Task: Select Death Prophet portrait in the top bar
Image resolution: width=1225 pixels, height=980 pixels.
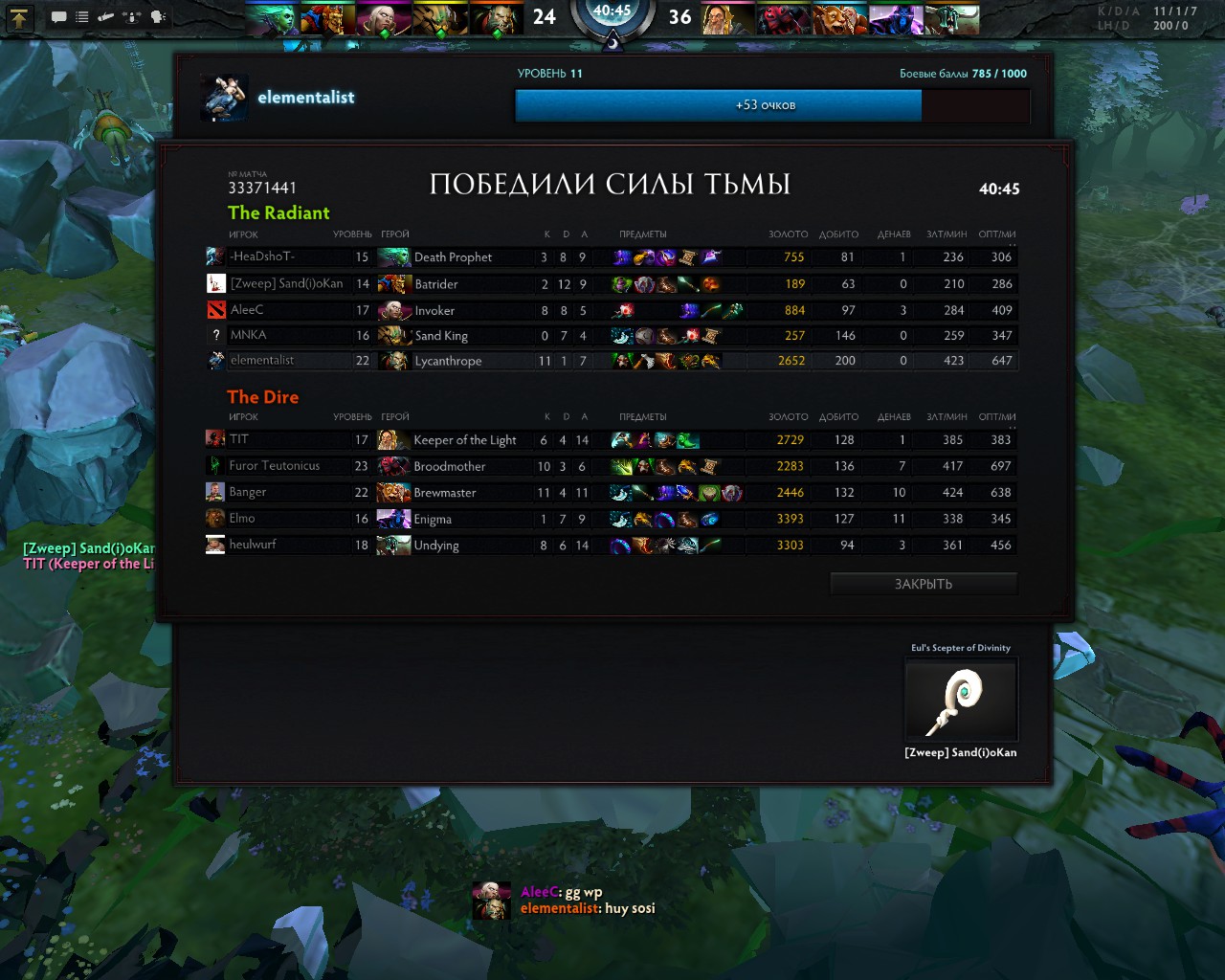Action: 273,19
